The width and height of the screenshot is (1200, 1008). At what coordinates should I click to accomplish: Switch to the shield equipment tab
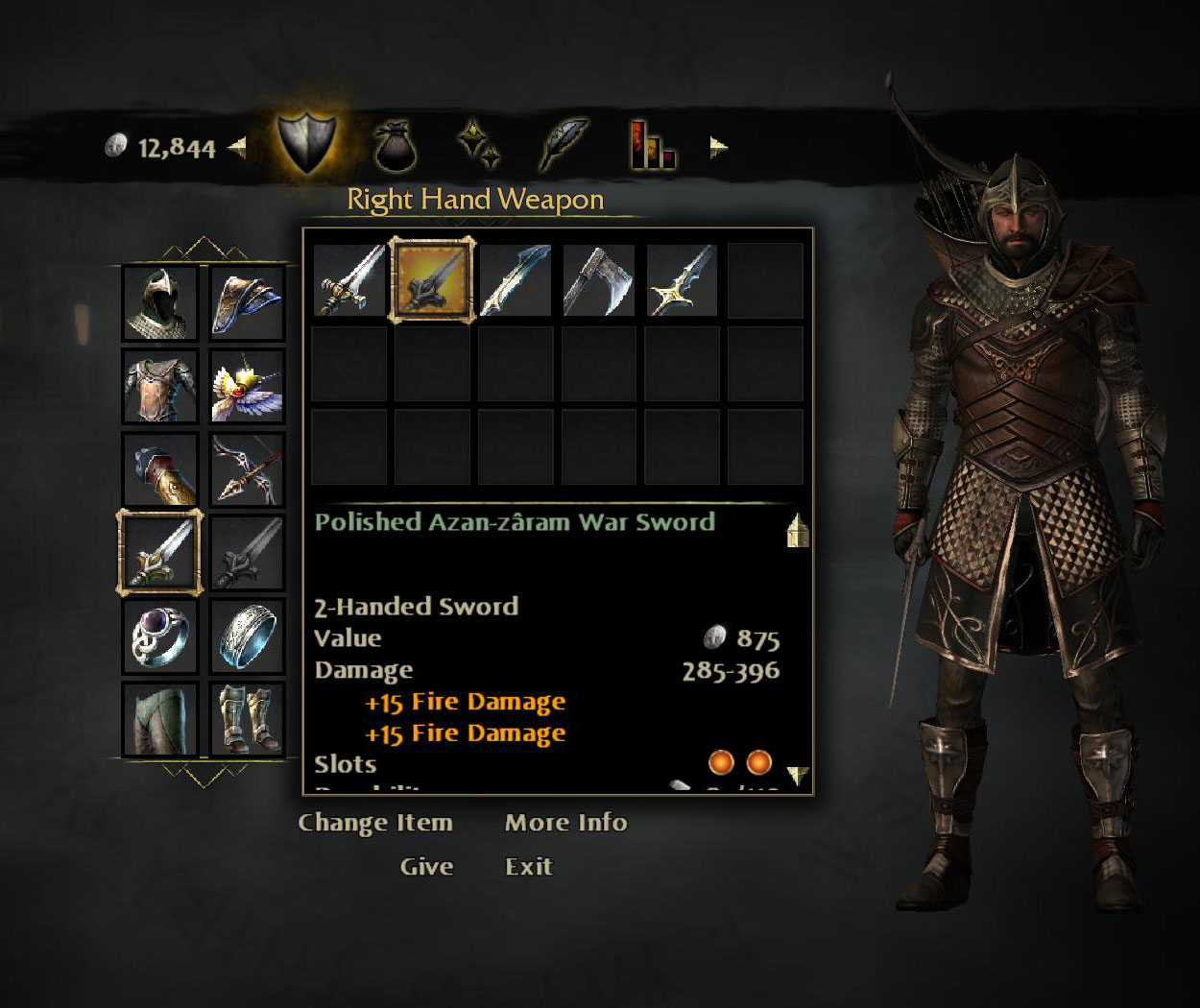coord(306,144)
